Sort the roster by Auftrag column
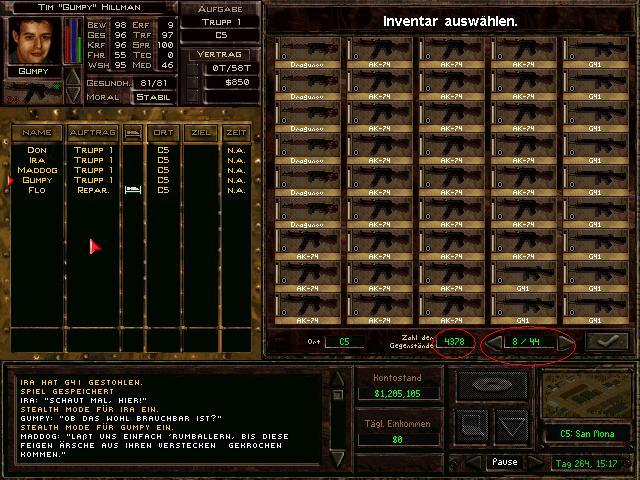 tap(92, 132)
